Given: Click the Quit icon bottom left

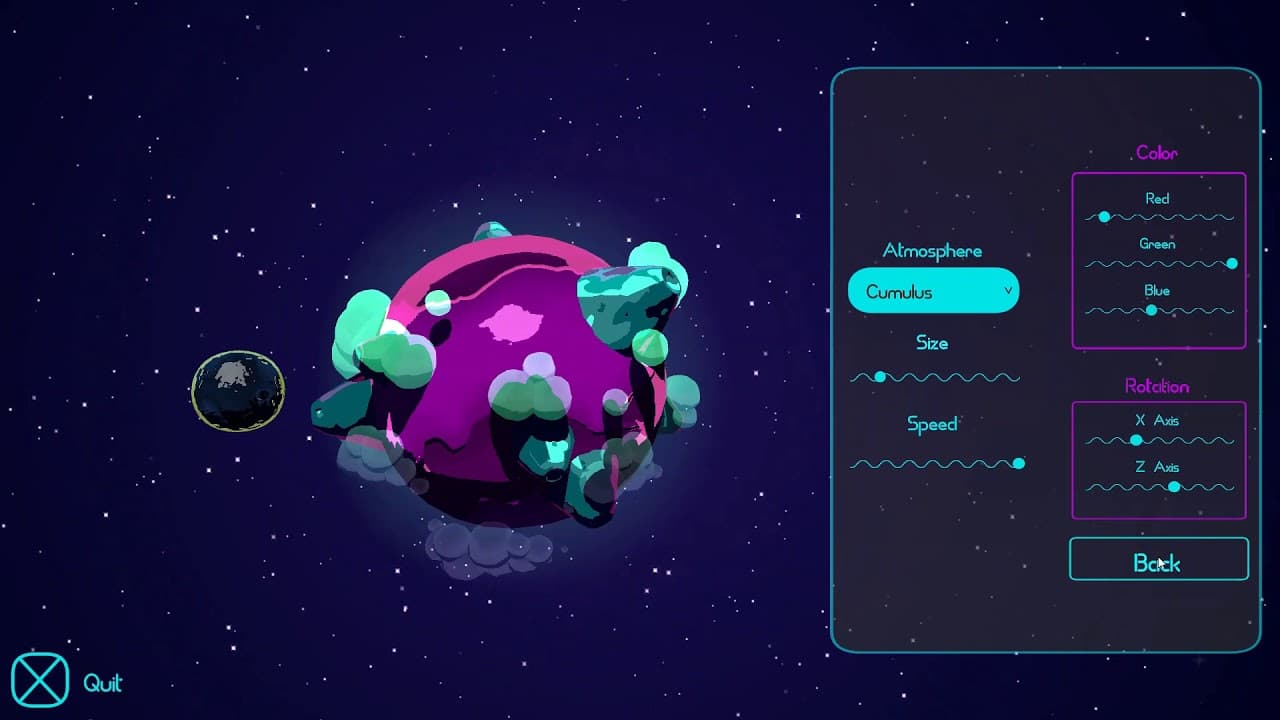Looking at the screenshot, I should [x=42, y=679].
